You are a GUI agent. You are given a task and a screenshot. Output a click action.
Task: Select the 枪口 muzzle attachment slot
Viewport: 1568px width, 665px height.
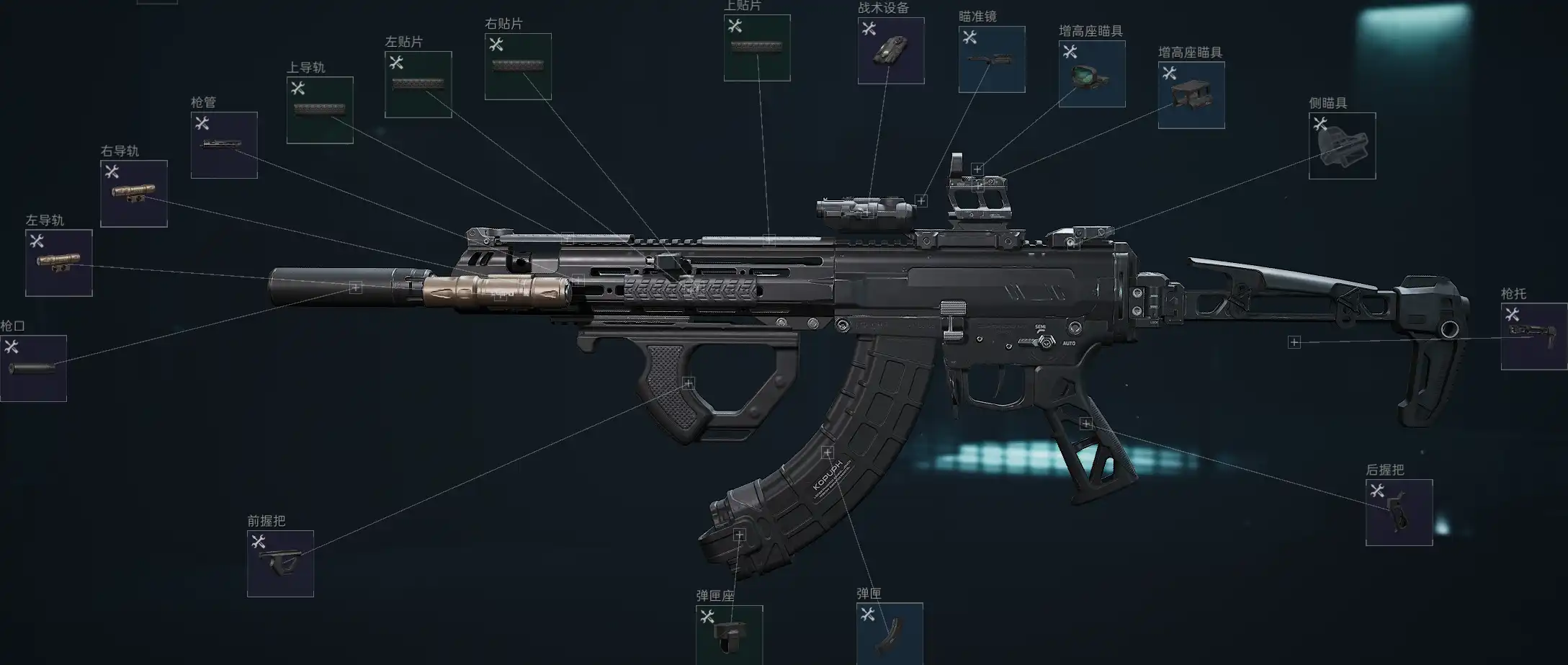(x=33, y=368)
